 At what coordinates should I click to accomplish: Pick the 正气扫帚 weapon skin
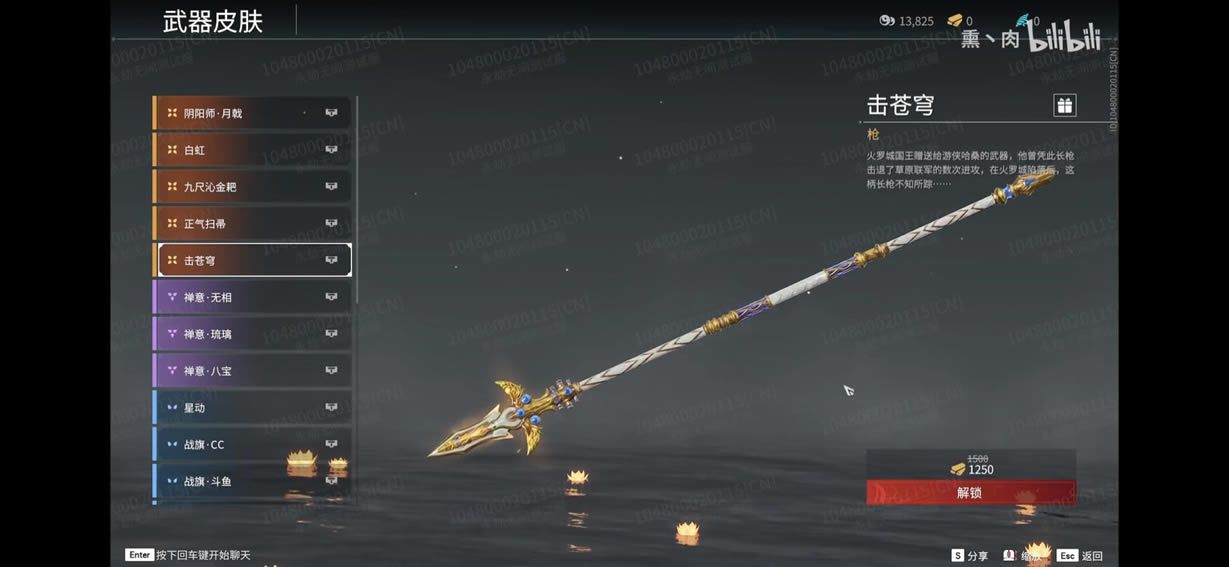point(252,223)
